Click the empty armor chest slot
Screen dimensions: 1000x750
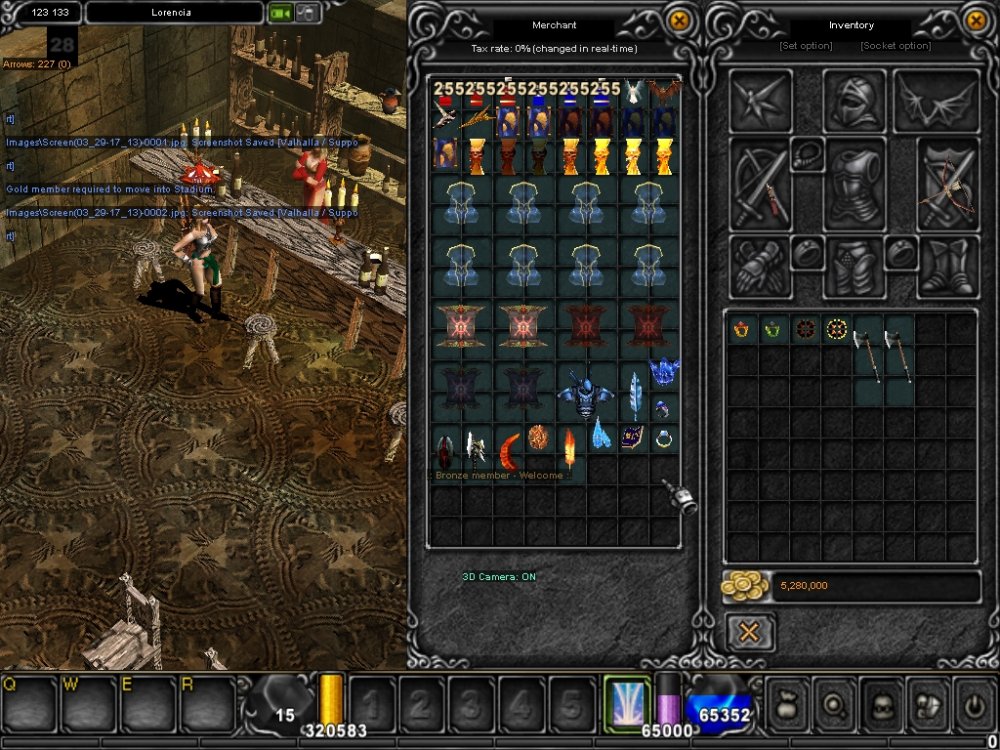(x=854, y=186)
